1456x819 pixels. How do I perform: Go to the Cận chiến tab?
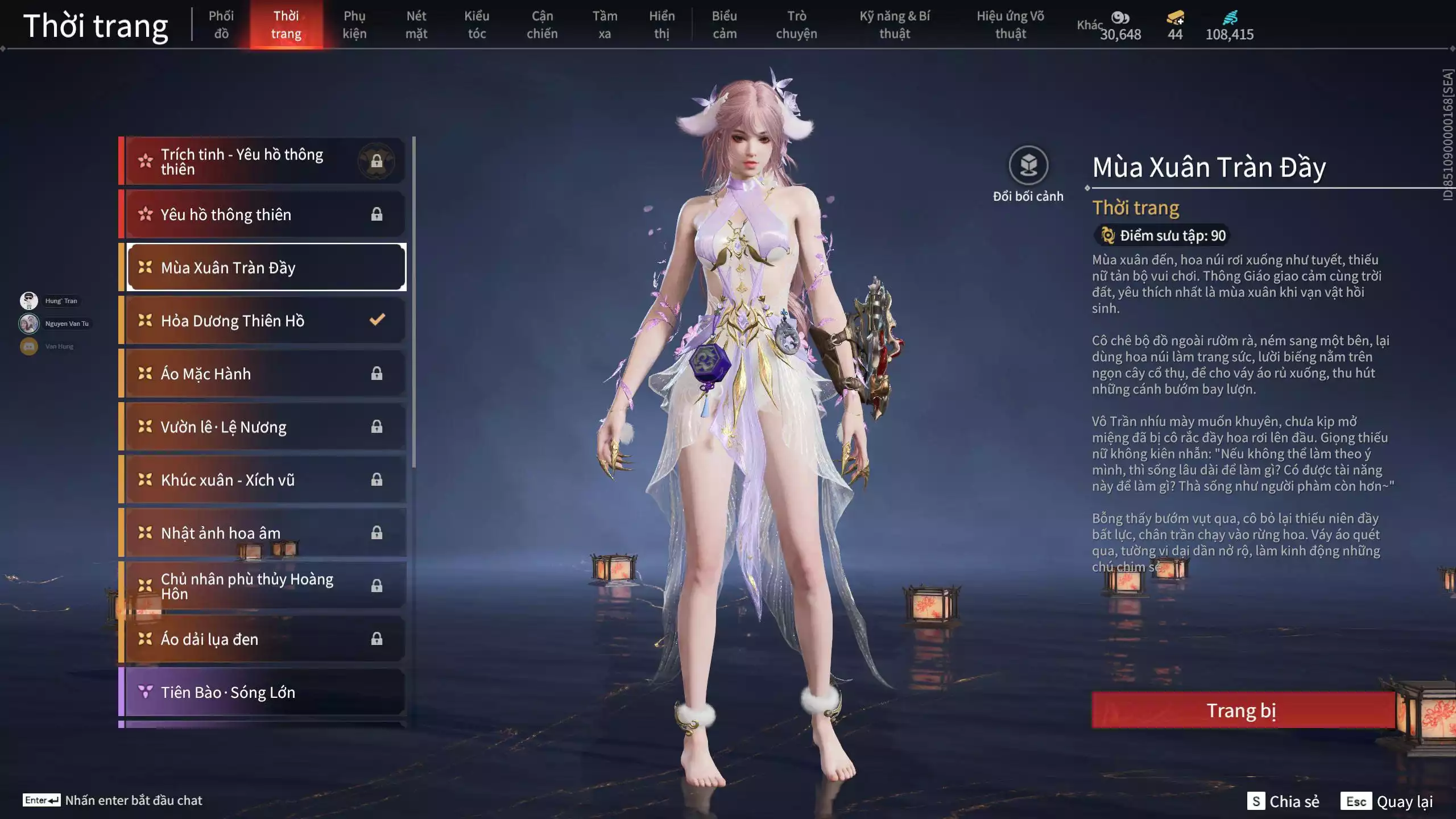click(x=542, y=25)
